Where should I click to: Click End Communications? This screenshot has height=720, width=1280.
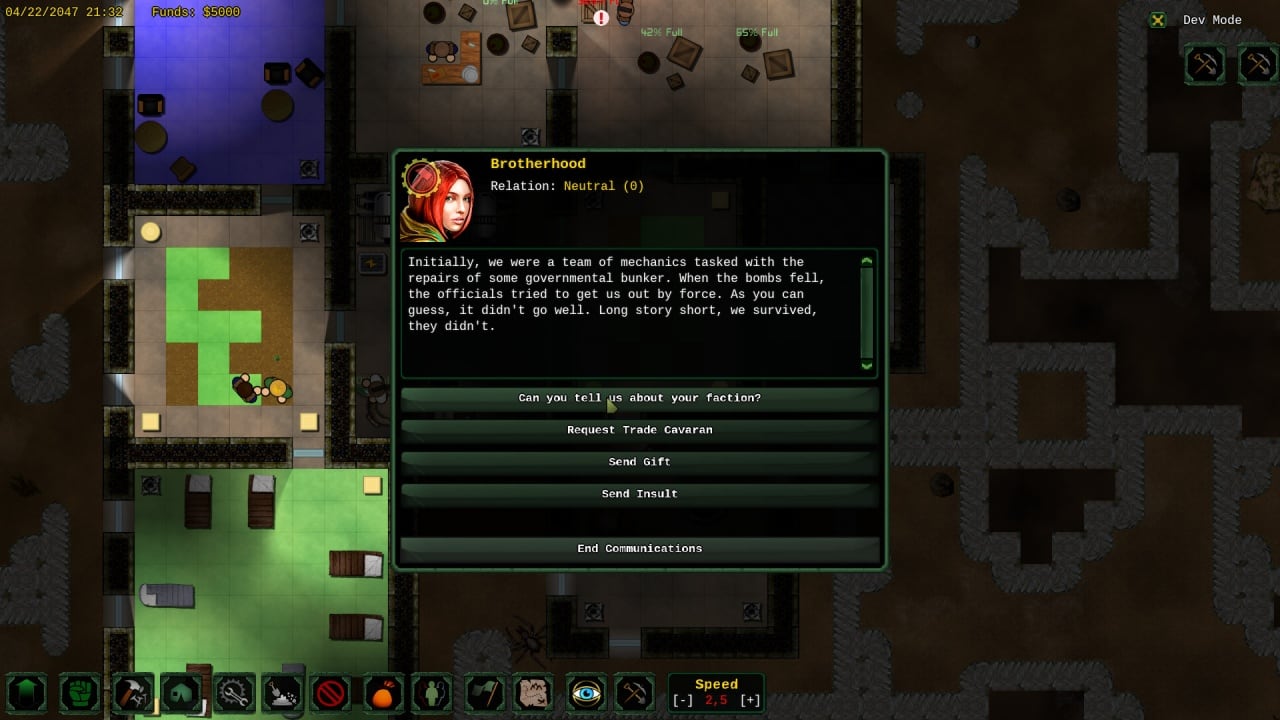[639, 548]
